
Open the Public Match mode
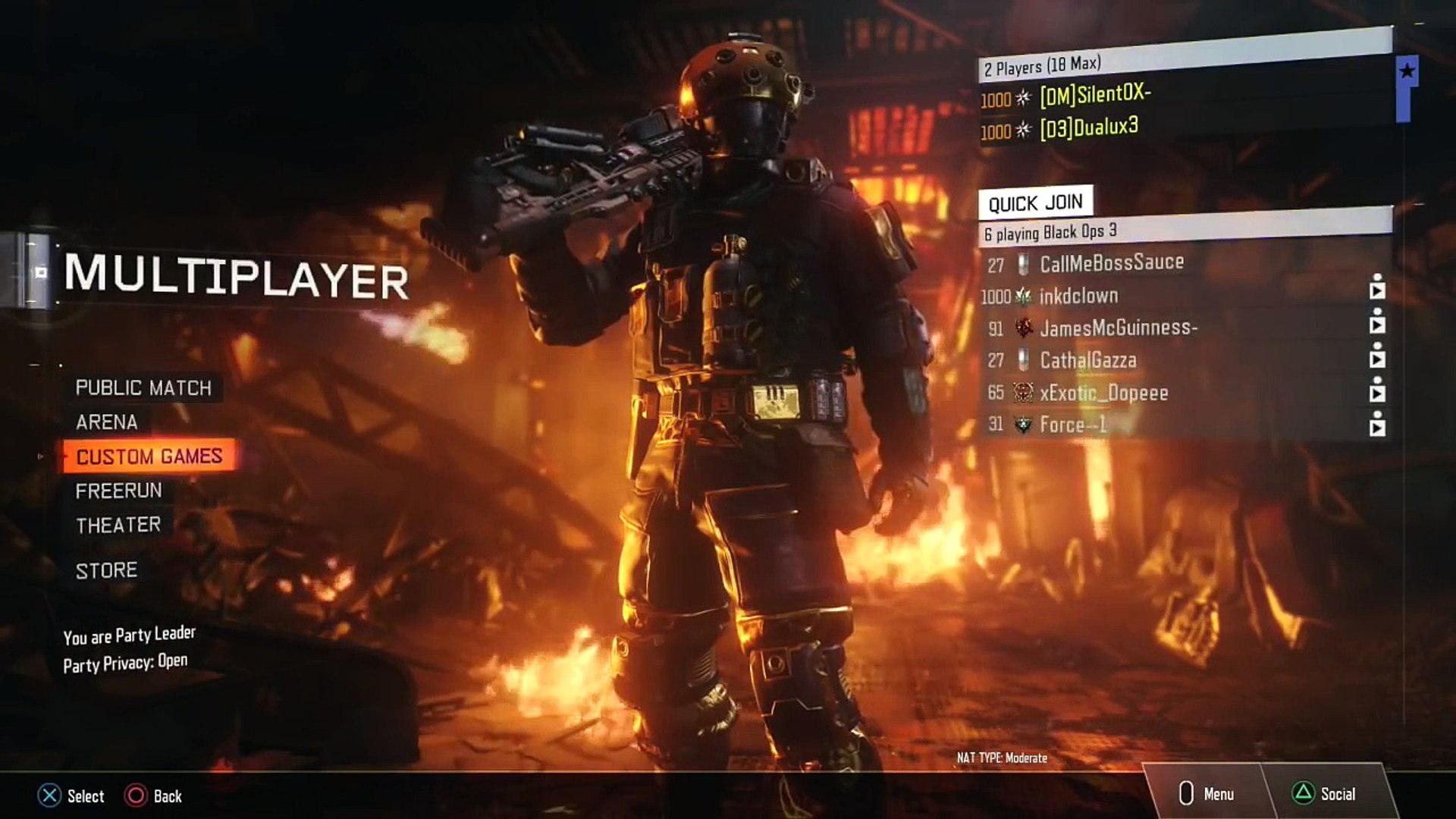143,388
